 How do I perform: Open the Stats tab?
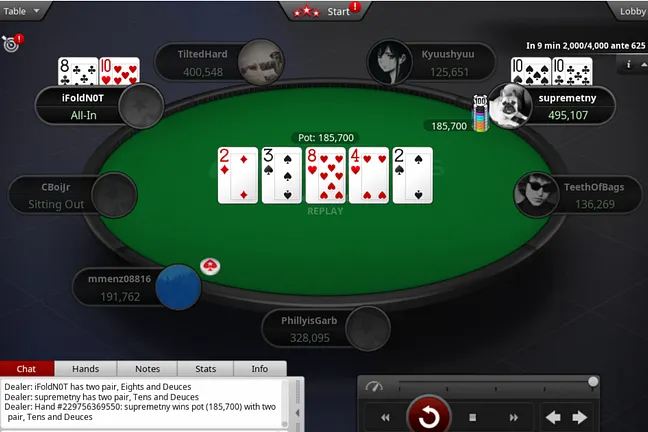point(205,369)
